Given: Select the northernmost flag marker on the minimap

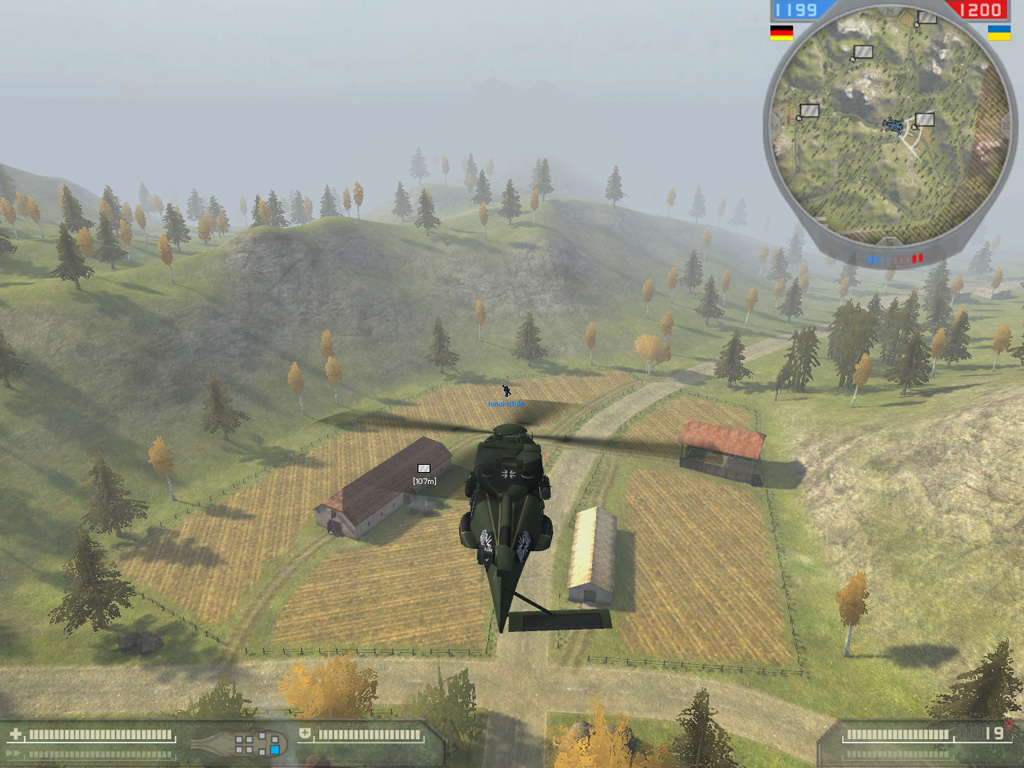Looking at the screenshot, I should pos(928,17).
